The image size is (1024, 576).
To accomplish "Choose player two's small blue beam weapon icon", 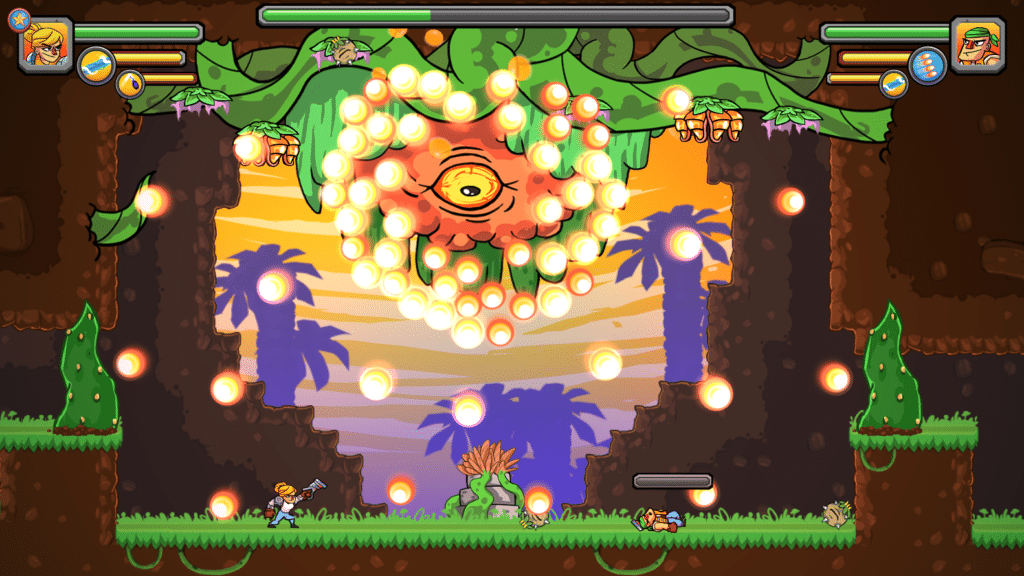I will 893,84.
